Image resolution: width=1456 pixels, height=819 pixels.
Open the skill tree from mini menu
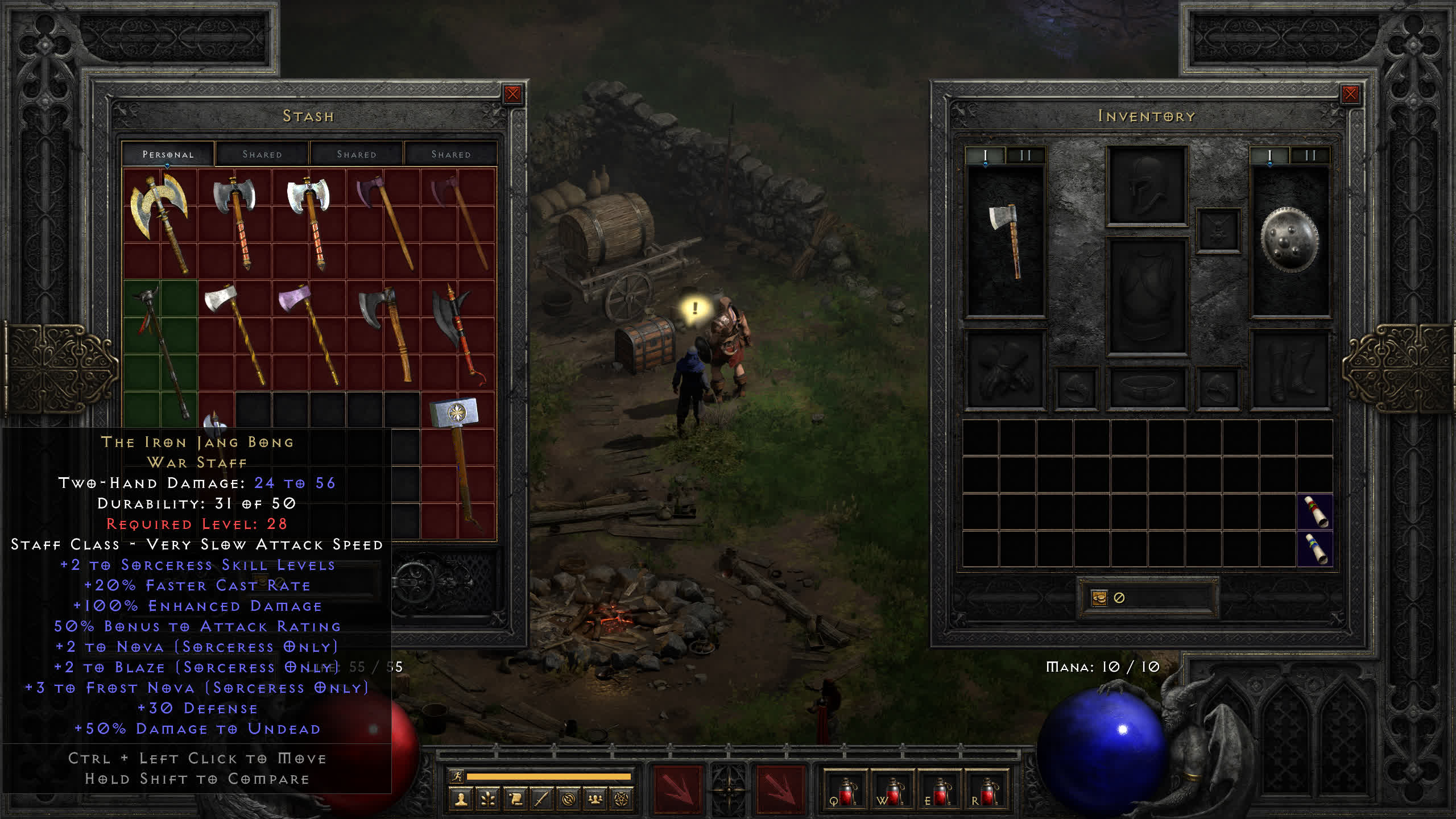(x=488, y=800)
